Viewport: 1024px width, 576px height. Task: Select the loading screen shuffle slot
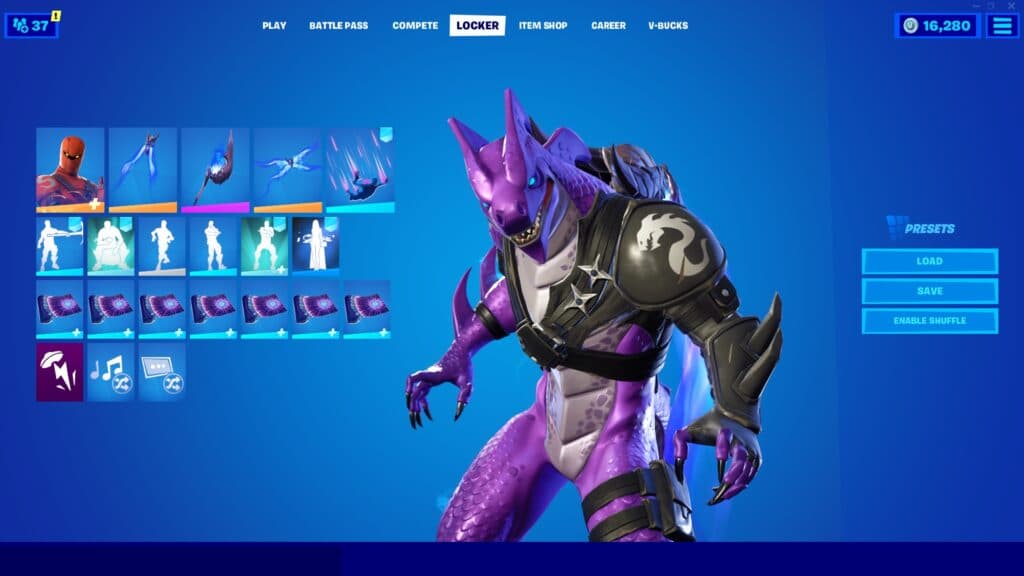click(162, 372)
